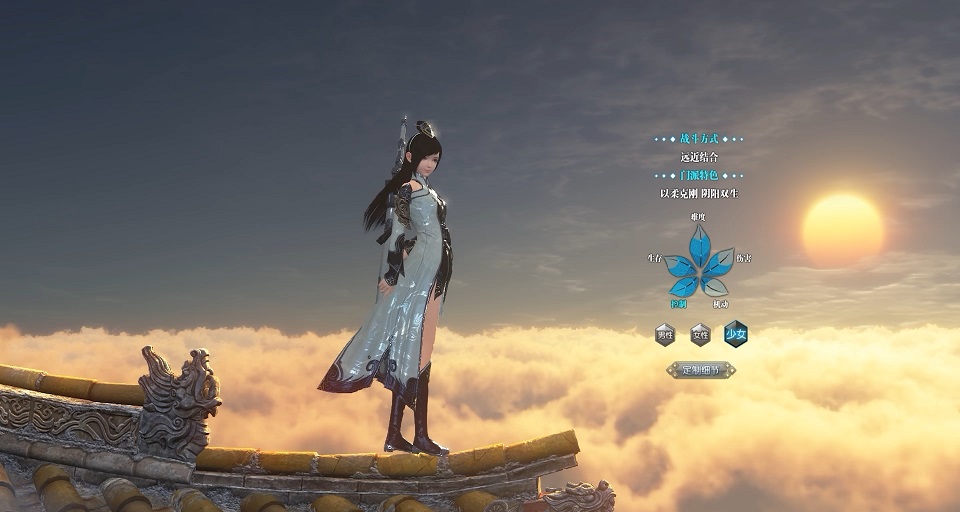Pick the 少女 (young girl) body type
The height and width of the screenshot is (512, 960).
pos(736,334)
